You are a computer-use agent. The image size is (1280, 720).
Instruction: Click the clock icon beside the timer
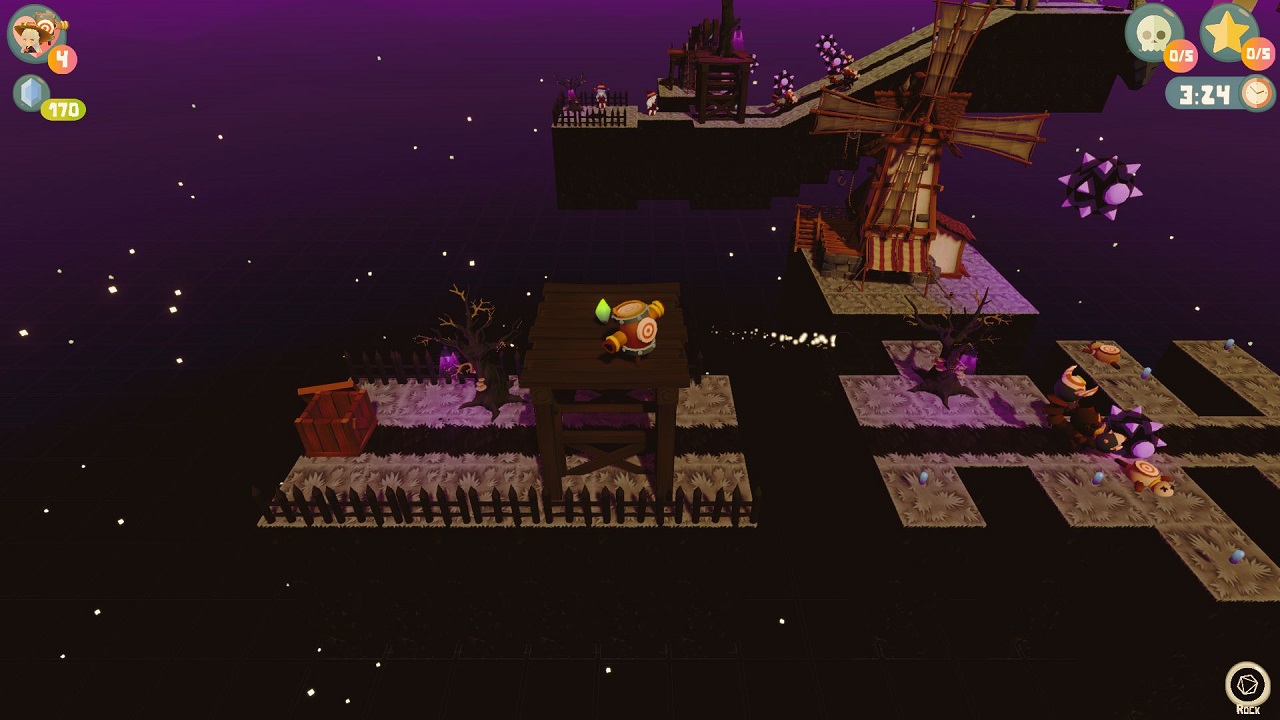(1255, 93)
